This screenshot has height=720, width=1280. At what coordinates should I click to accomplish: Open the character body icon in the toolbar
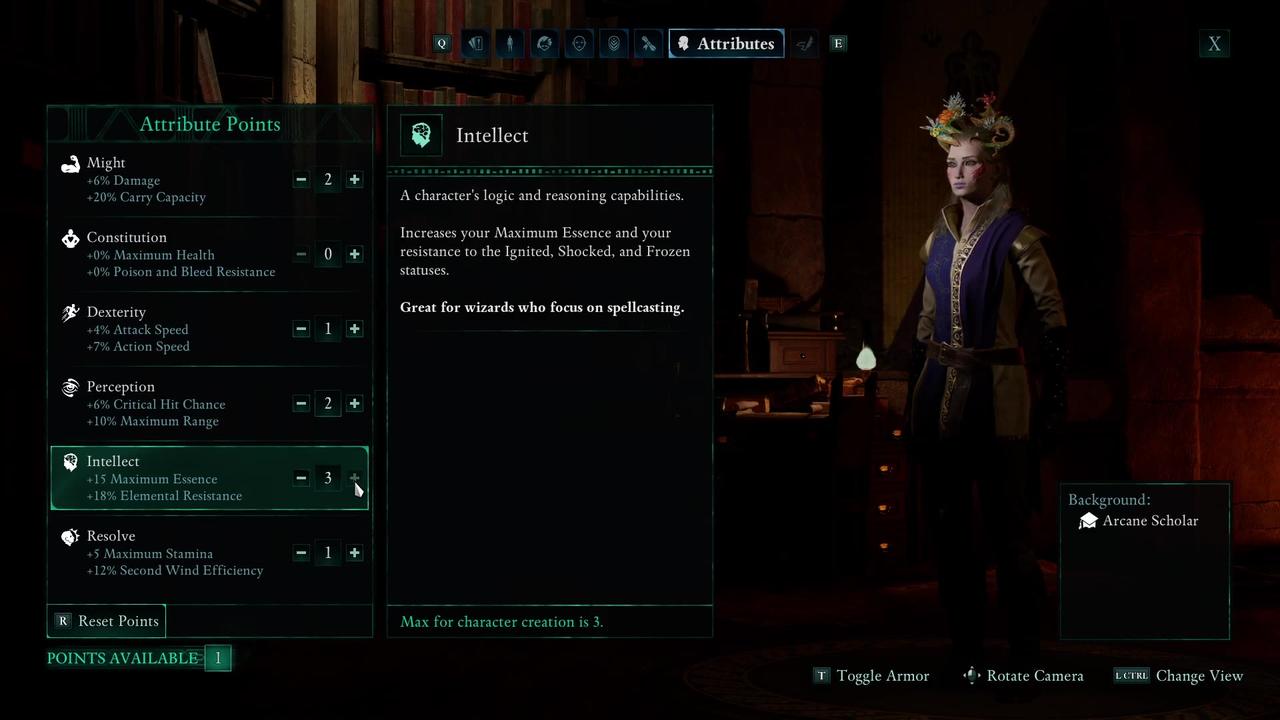[510, 43]
